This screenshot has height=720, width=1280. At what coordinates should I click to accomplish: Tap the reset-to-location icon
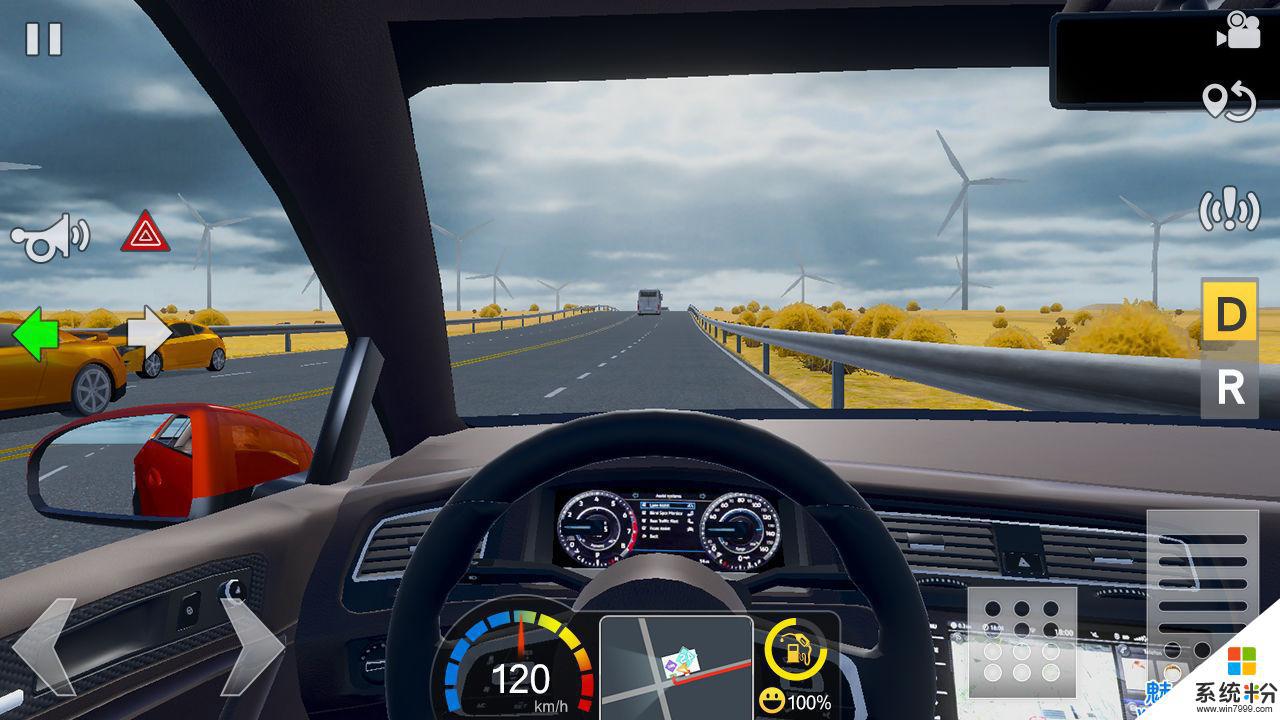point(1229,101)
